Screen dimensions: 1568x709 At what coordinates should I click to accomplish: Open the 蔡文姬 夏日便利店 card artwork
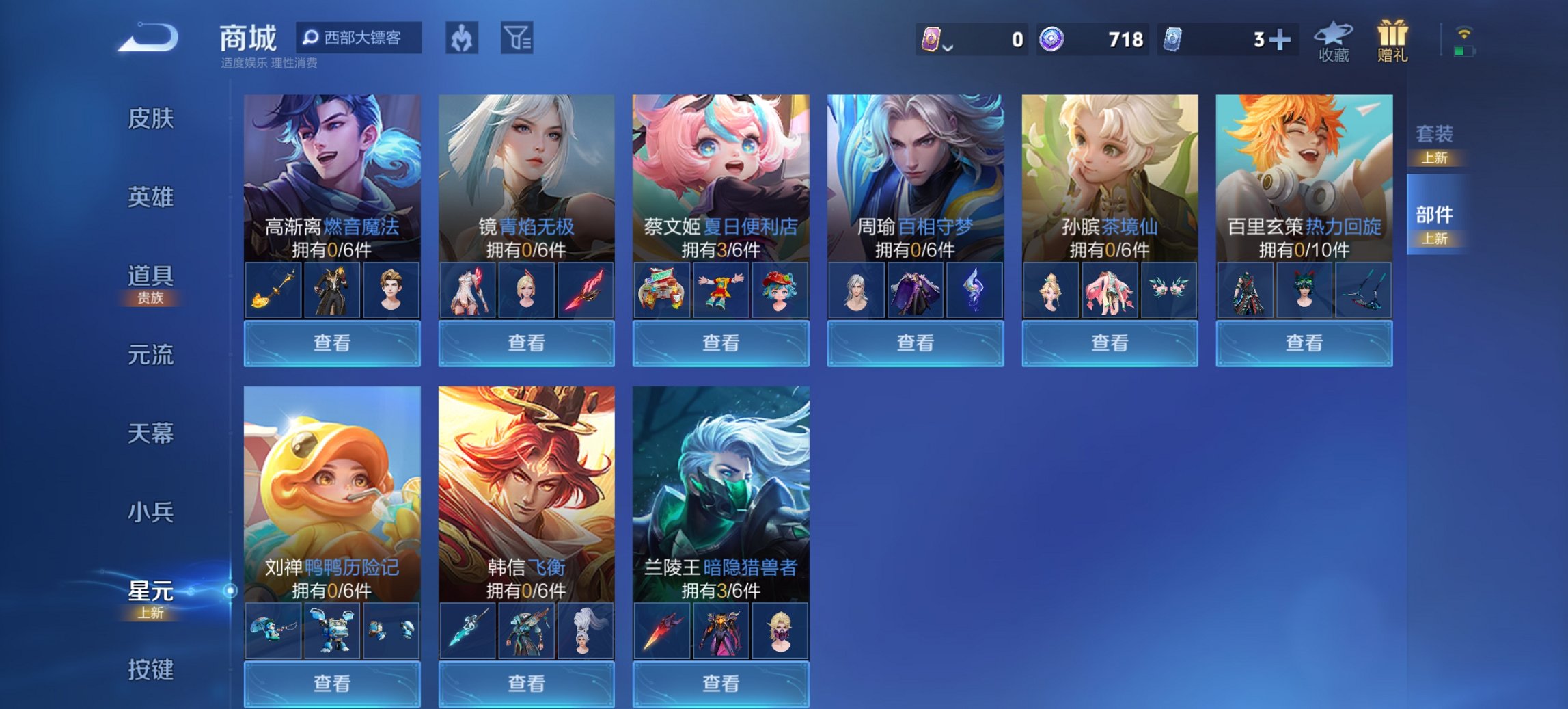click(x=720, y=164)
